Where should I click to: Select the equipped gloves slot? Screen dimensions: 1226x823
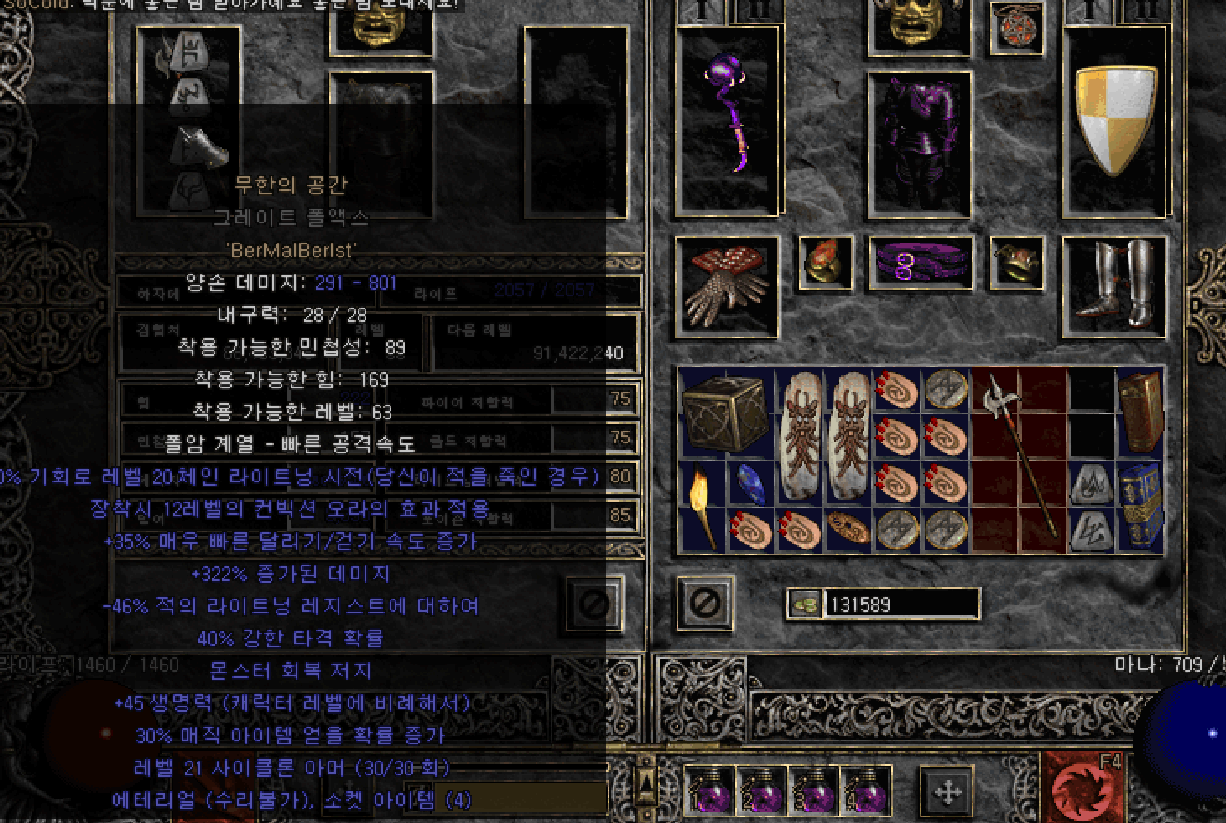pos(726,286)
